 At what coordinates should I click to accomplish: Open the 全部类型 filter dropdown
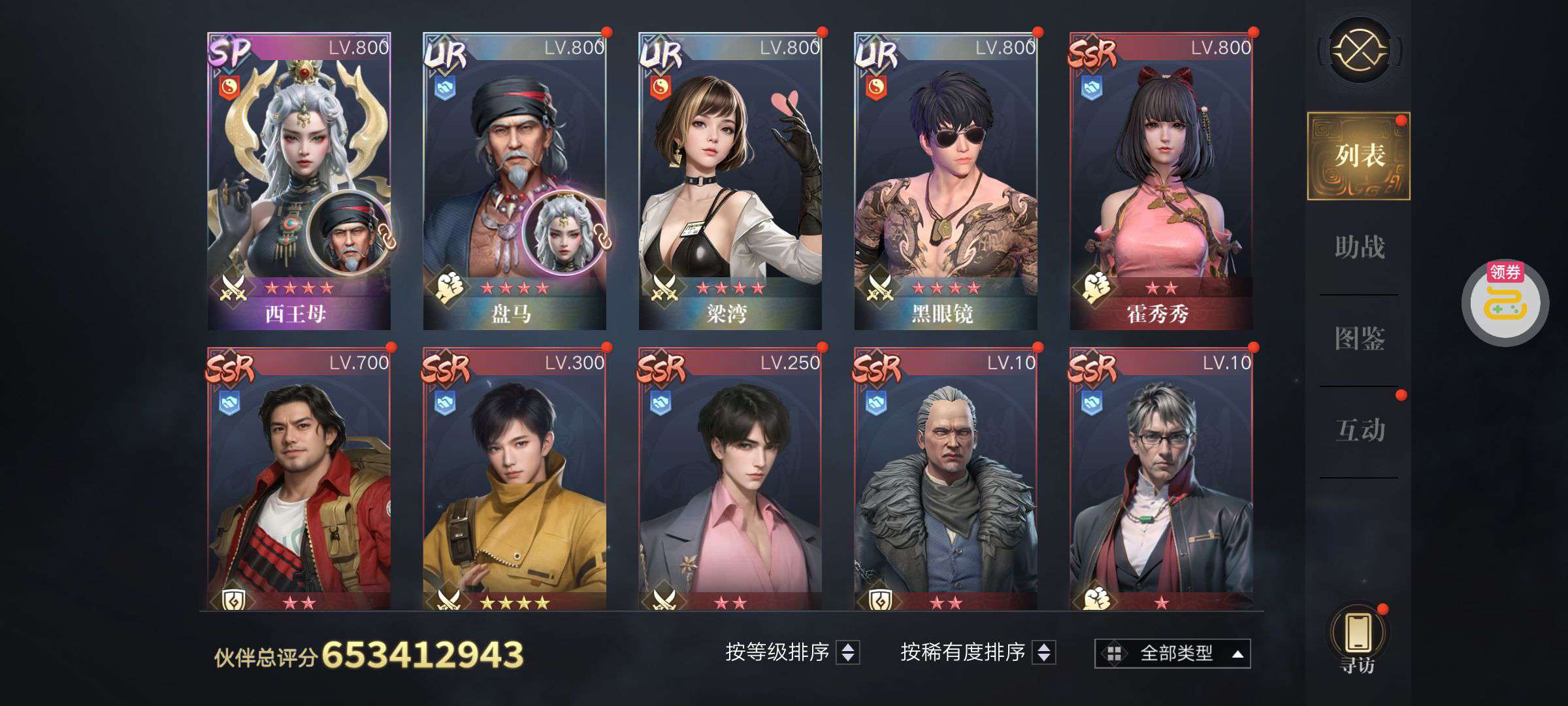pos(1173,653)
